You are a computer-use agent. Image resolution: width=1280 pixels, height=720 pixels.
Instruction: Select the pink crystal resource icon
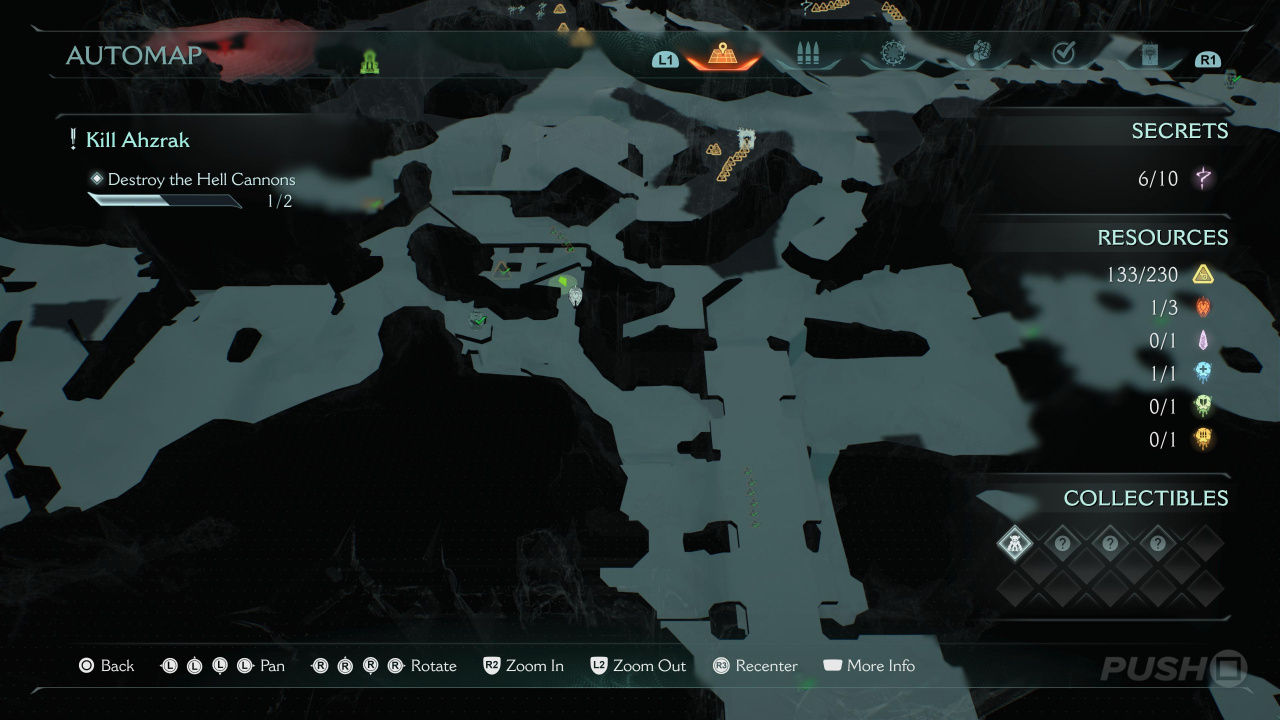point(1203,341)
